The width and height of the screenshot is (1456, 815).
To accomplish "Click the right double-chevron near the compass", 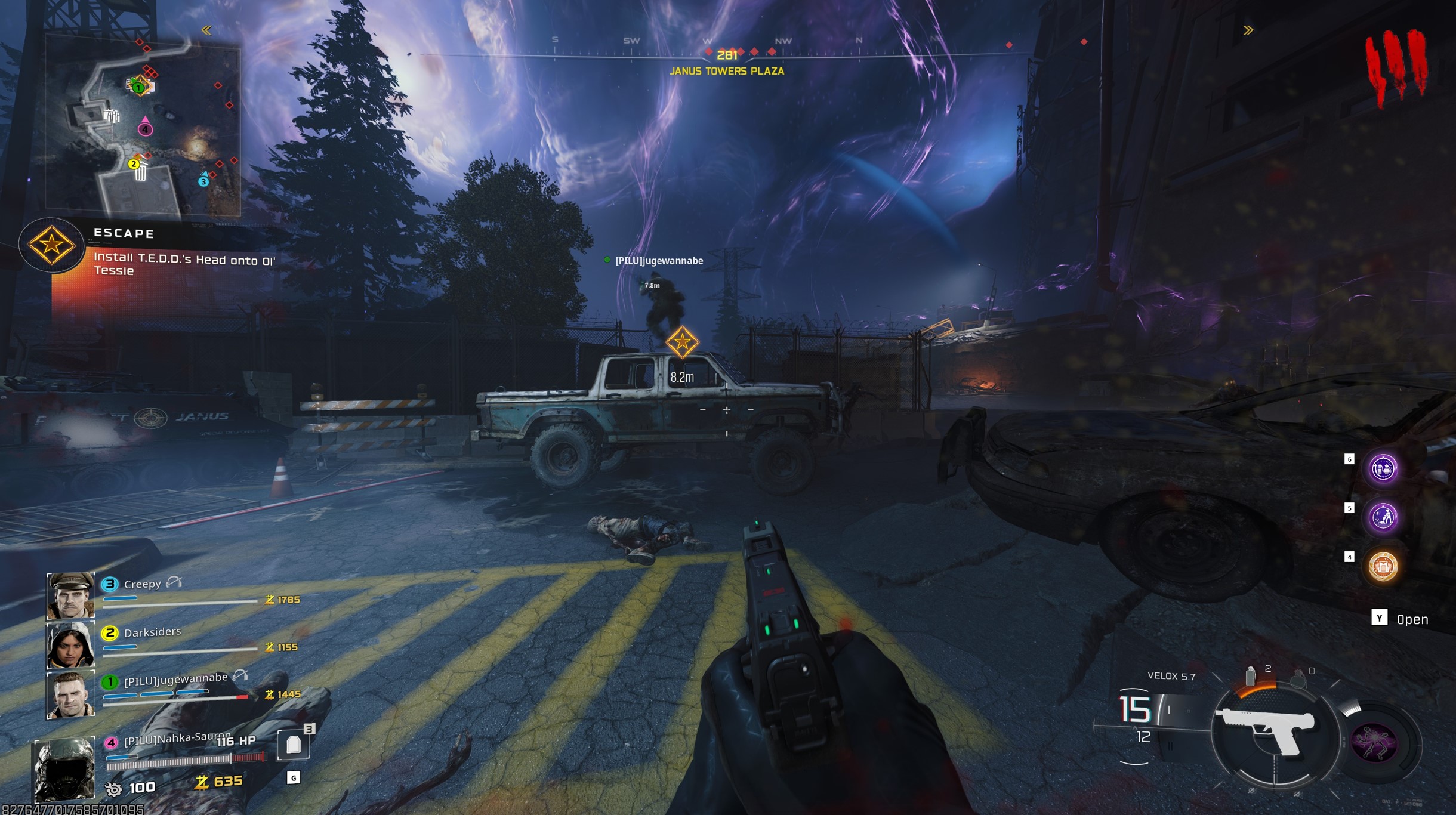I will tap(1248, 30).
